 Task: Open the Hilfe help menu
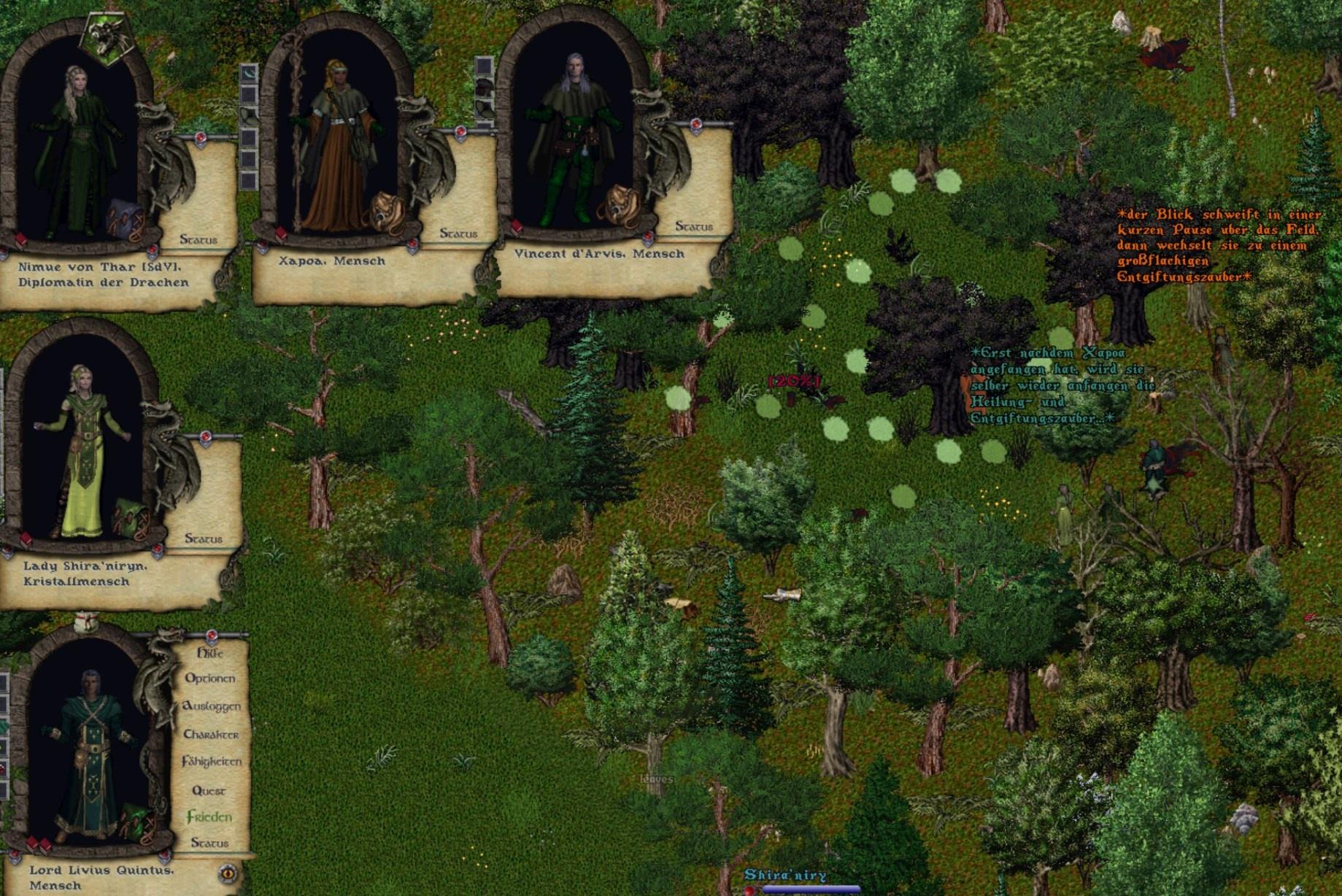point(210,653)
